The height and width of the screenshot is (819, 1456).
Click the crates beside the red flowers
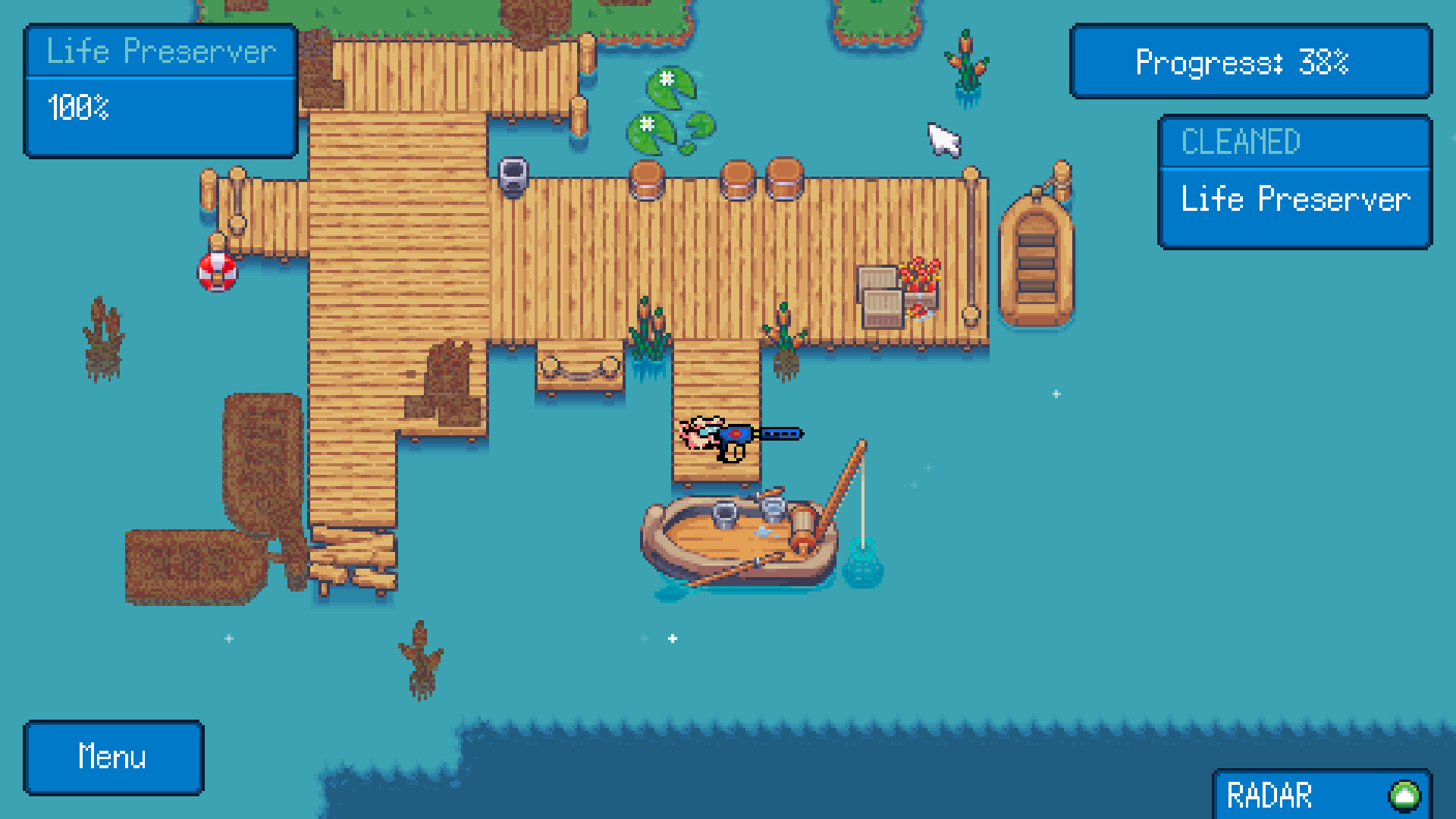click(878, 293)
